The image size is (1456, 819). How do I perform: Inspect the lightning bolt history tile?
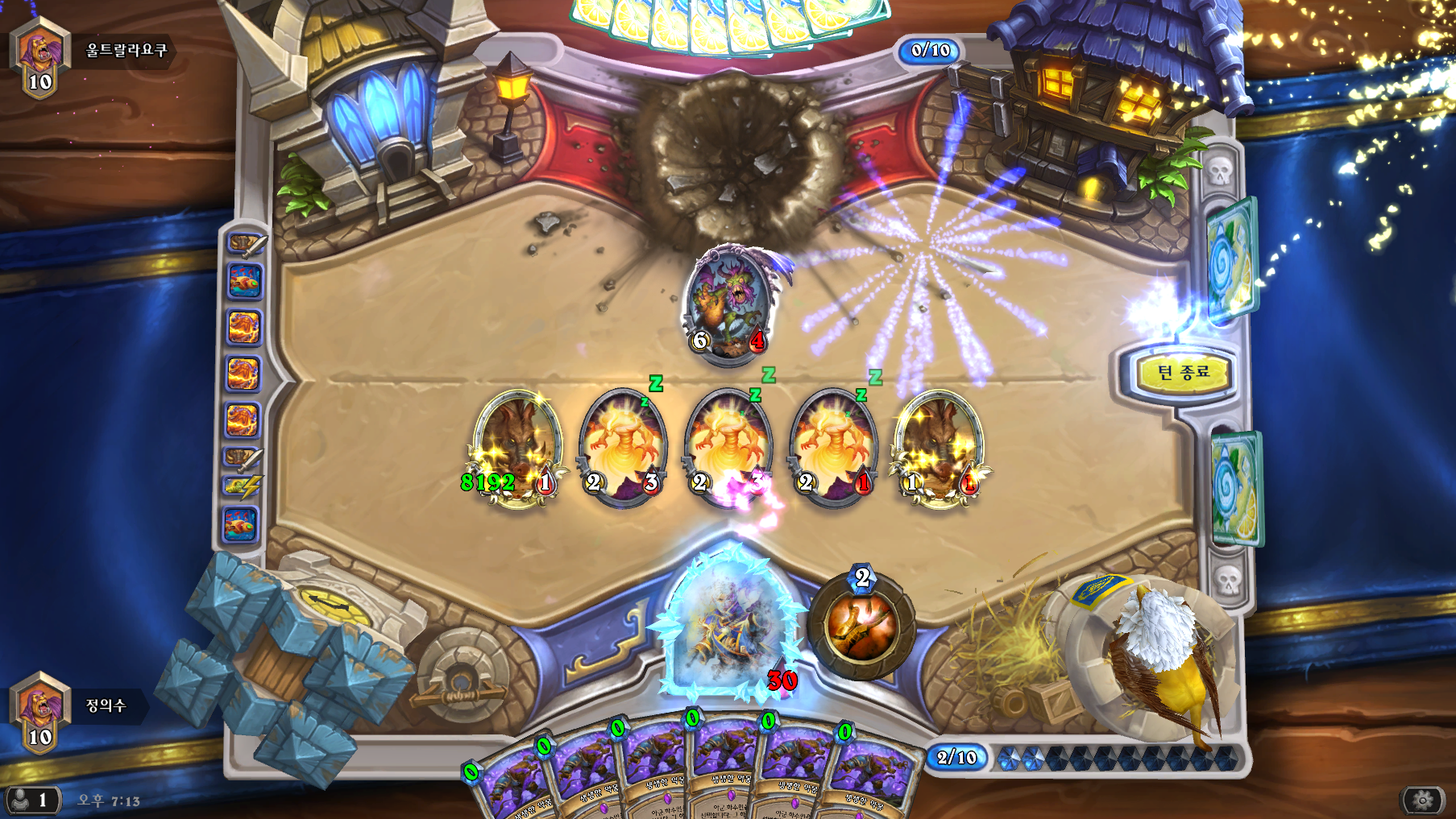241,486
